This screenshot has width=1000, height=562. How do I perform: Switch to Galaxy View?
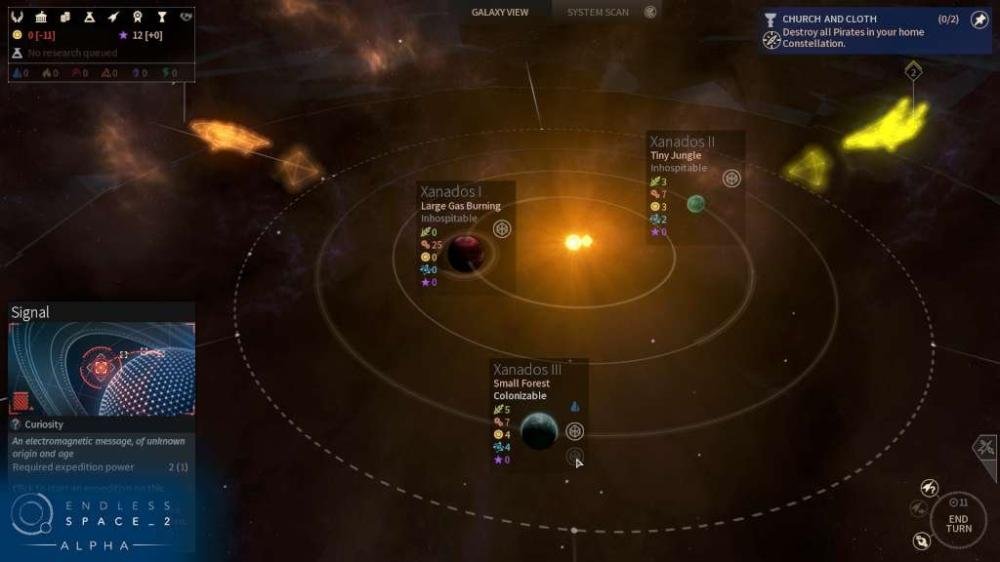[x=500, y=12]
